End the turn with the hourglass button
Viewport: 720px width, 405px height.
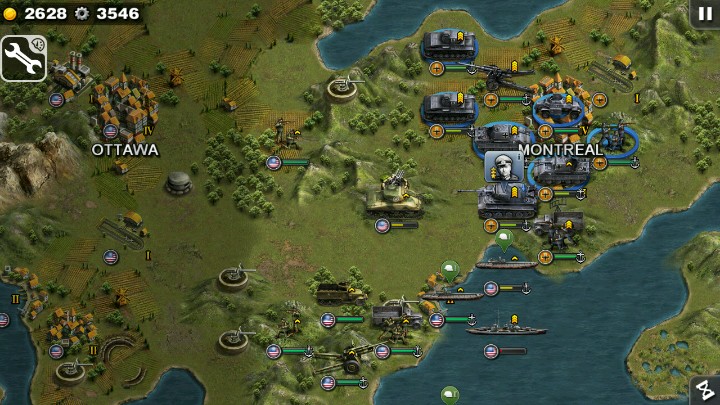pos(704,390)
